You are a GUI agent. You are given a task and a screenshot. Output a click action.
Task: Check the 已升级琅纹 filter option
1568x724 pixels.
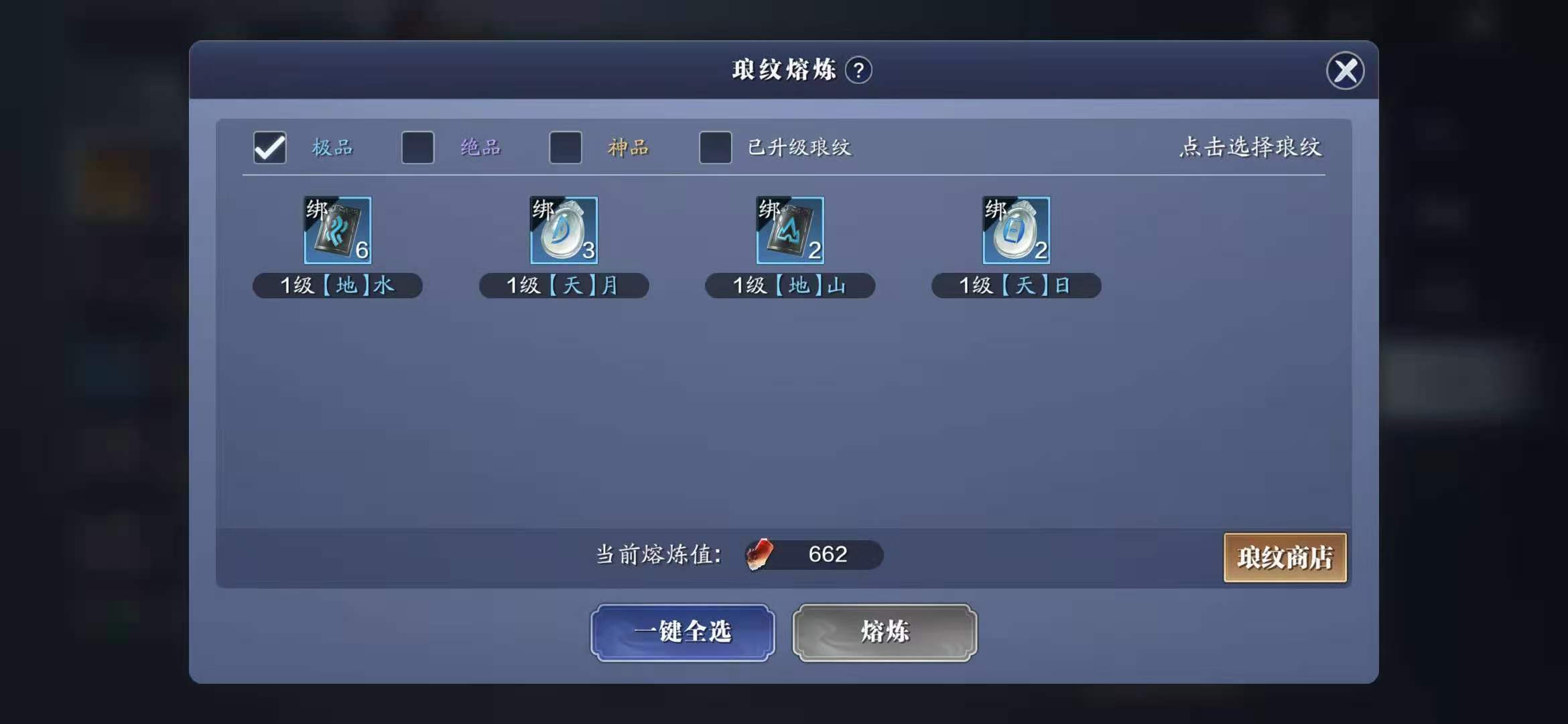click(x=715, y=147)
